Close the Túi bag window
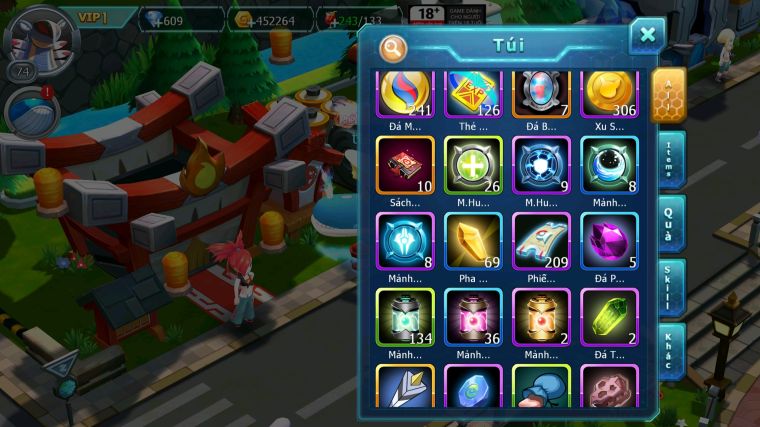760x427 pixels. pos(647,35)
